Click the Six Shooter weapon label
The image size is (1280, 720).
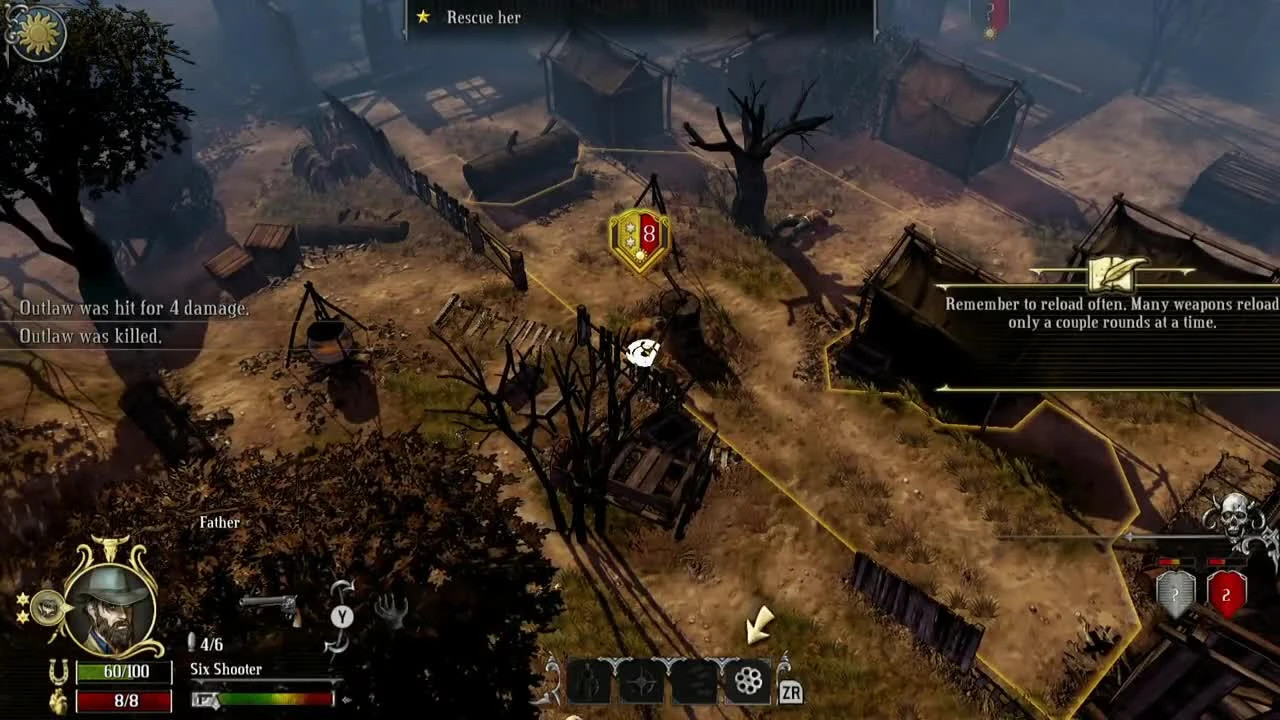point(225,669)
